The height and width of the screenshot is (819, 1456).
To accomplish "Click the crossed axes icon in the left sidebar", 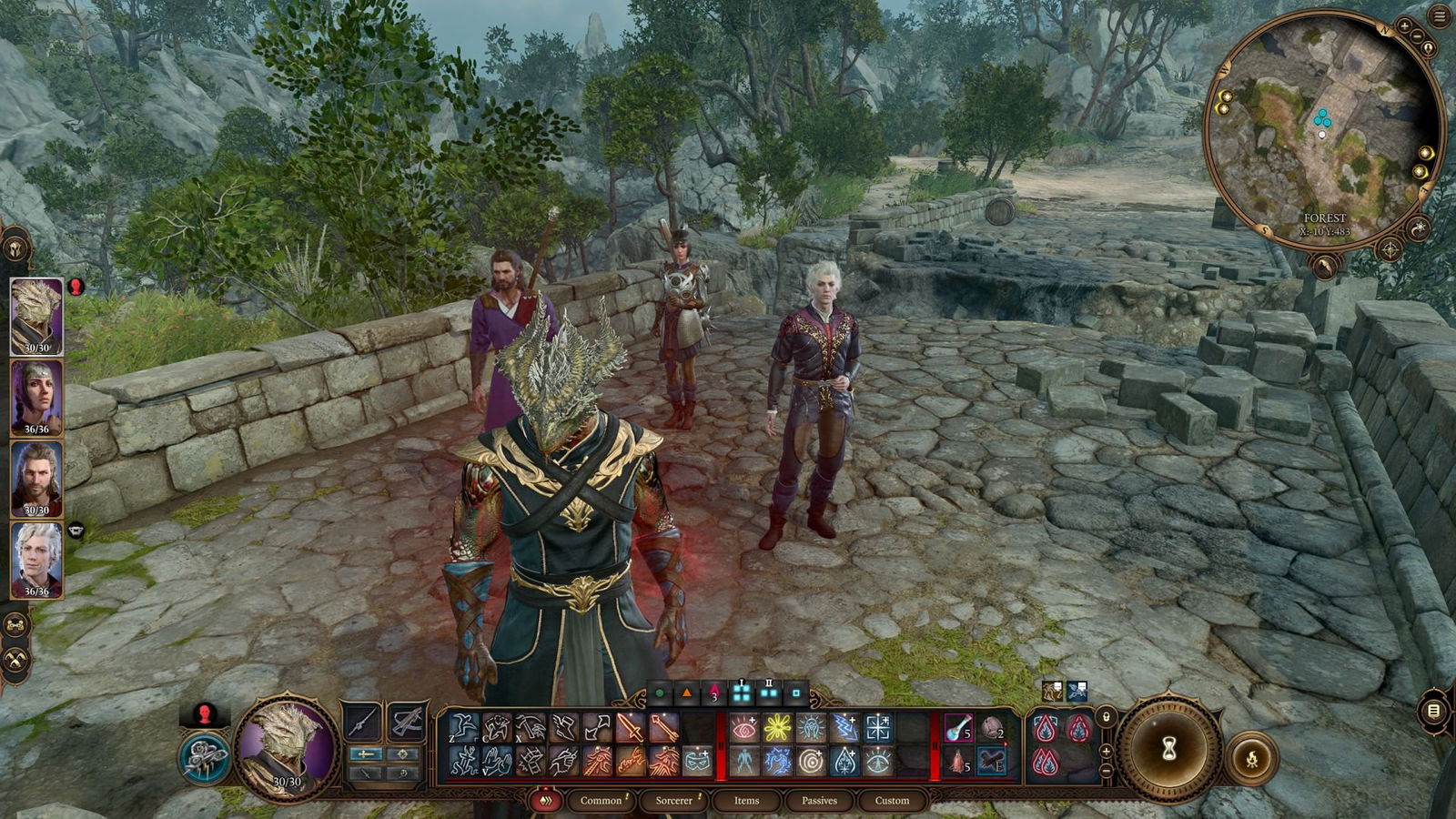I will click(16, 657).
